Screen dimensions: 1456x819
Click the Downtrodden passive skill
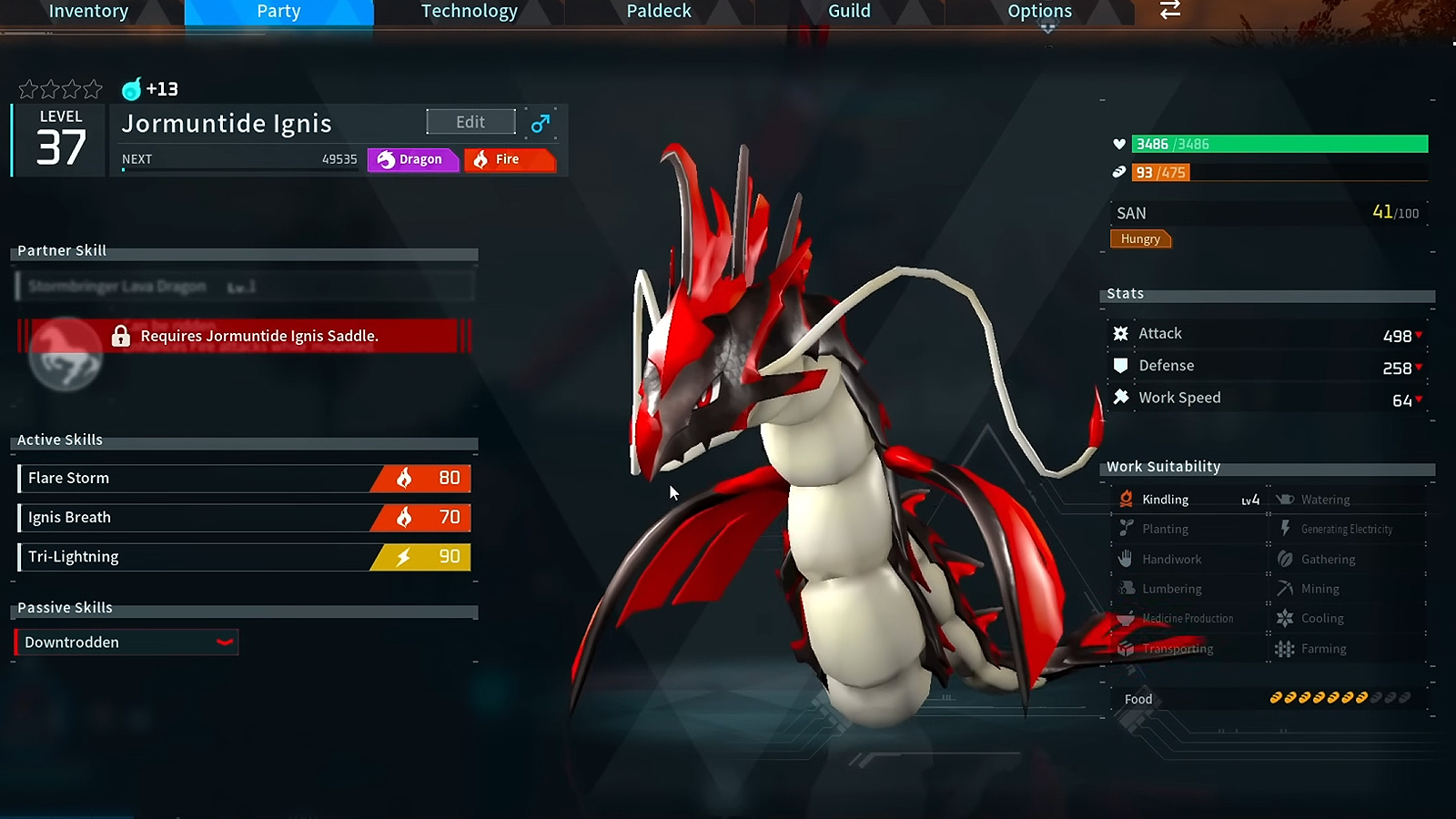(126, 642)
